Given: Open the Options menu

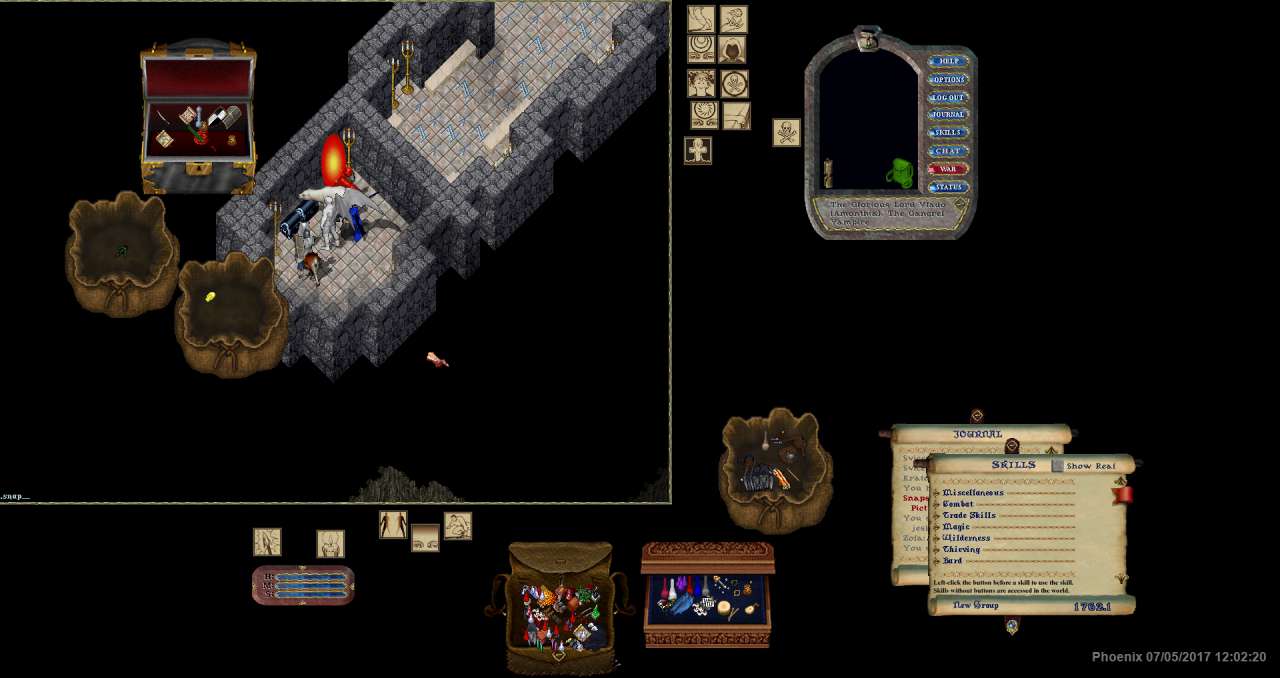Looking at the screenshot, I should (x=947, y=80).
